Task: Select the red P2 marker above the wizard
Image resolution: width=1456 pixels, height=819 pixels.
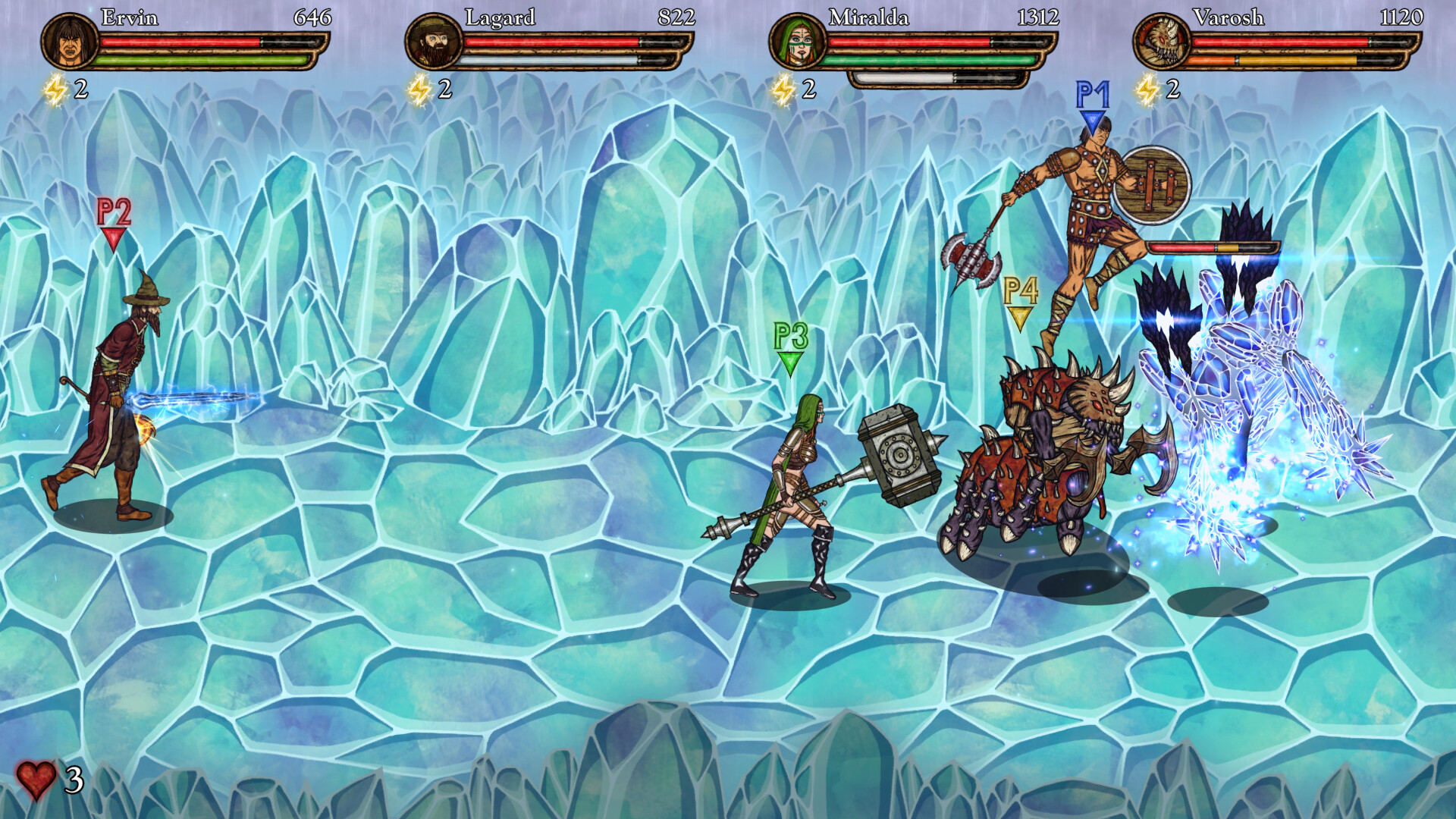Action: (x=115, y=218)
